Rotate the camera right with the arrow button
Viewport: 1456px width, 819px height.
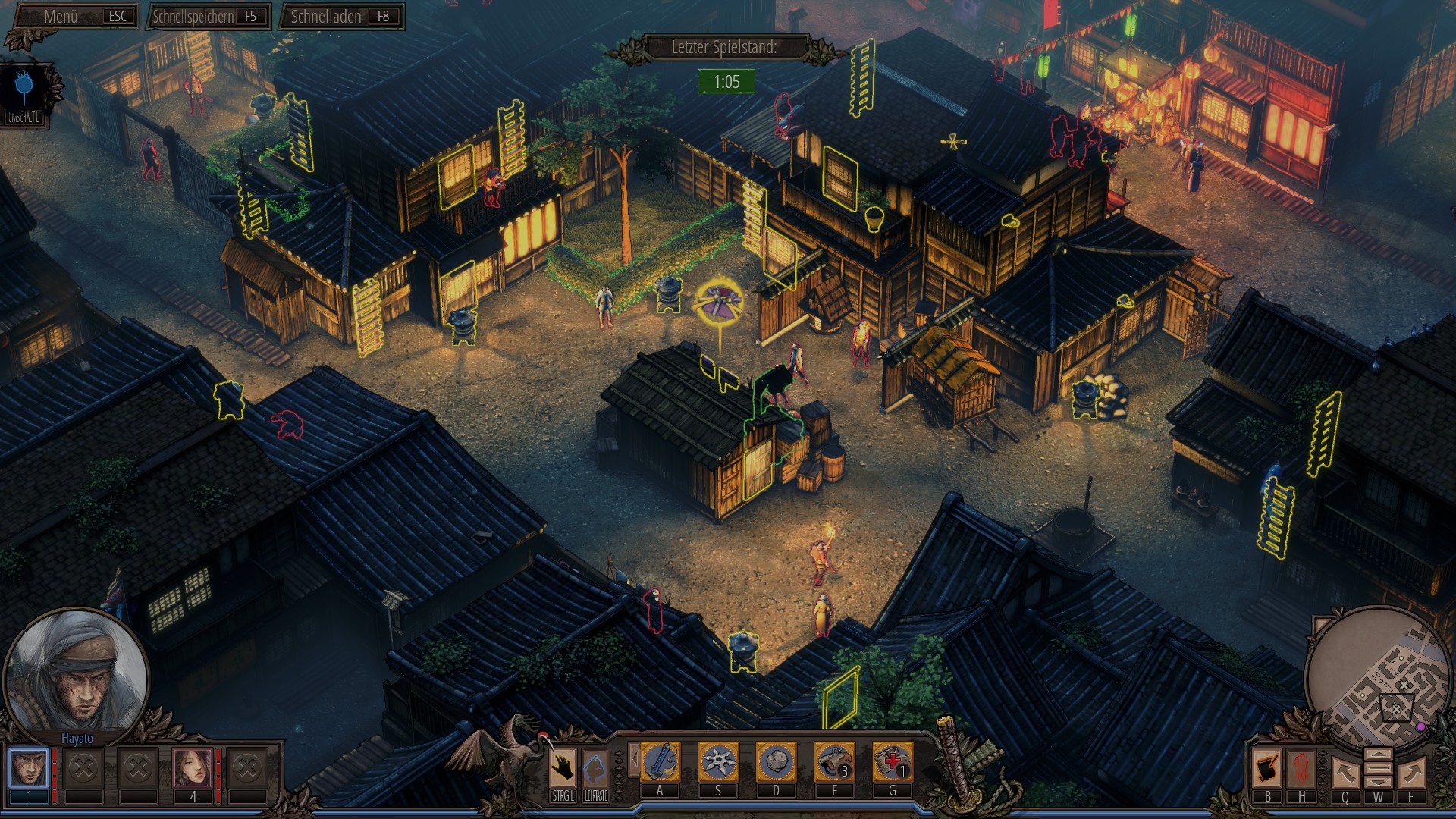[1411, 773]
